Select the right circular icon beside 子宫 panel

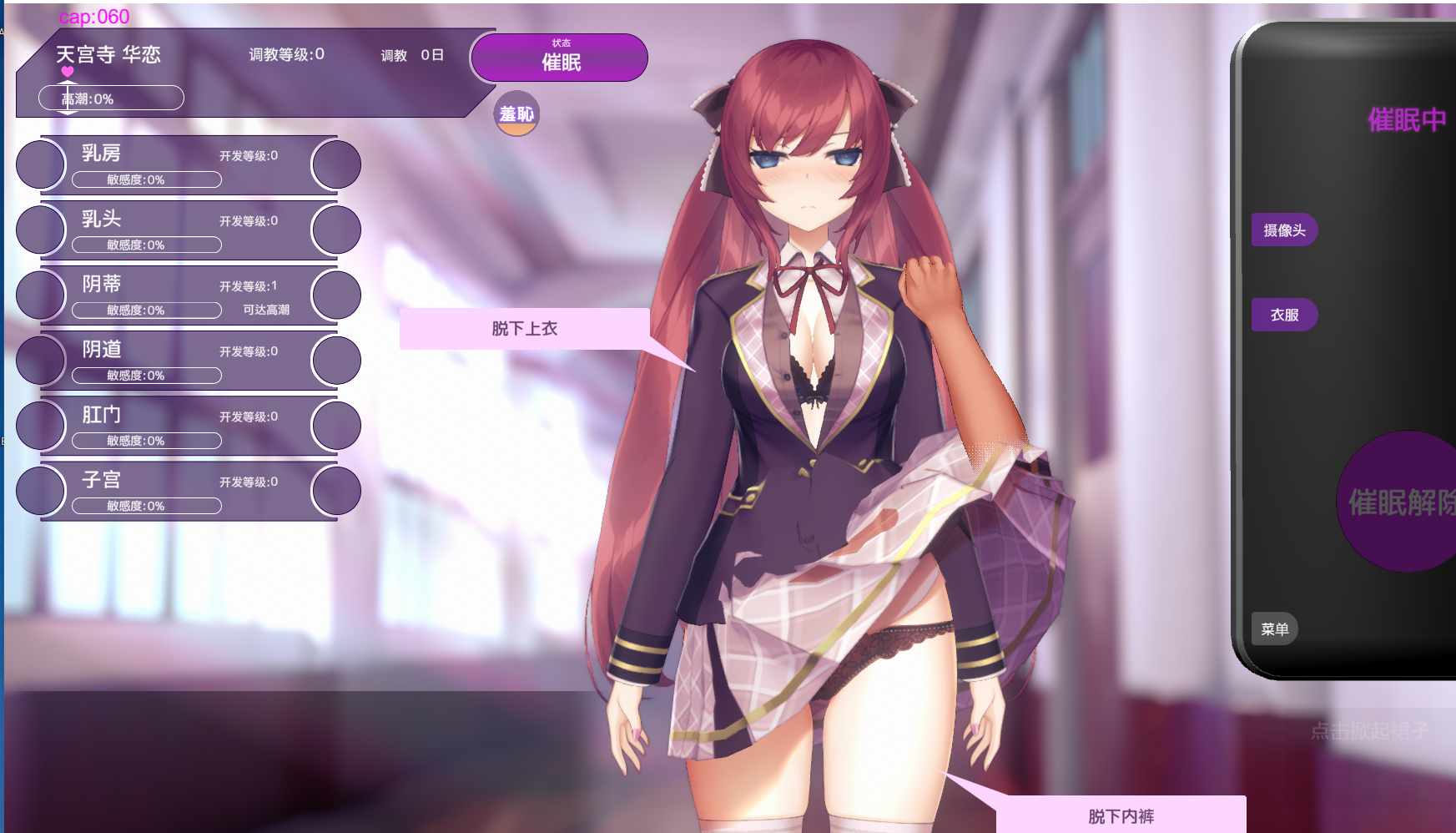(335, 491)
